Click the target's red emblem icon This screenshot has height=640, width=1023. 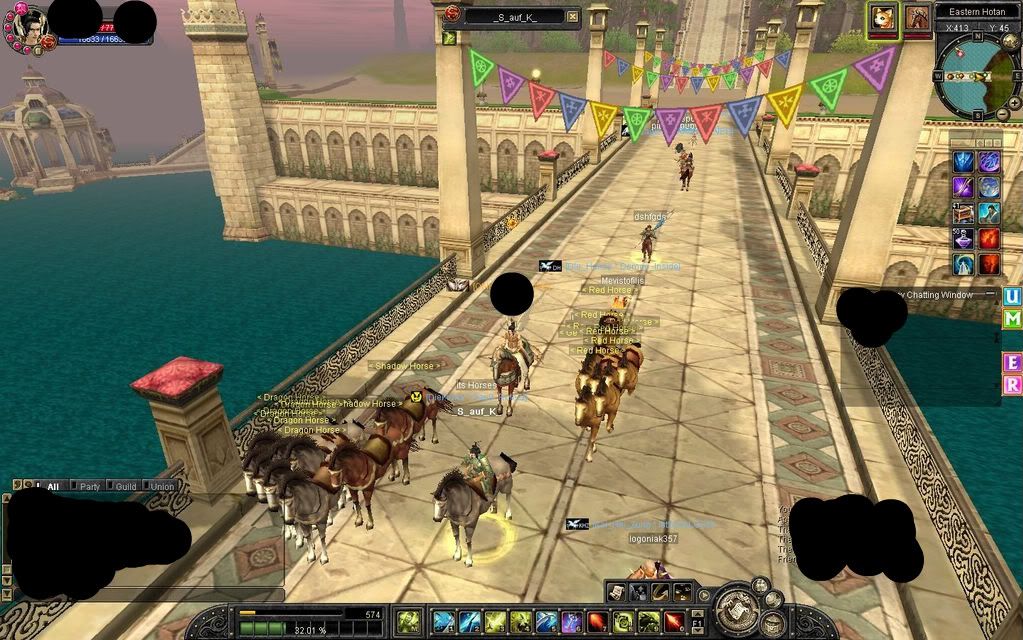tap(453, 15)
